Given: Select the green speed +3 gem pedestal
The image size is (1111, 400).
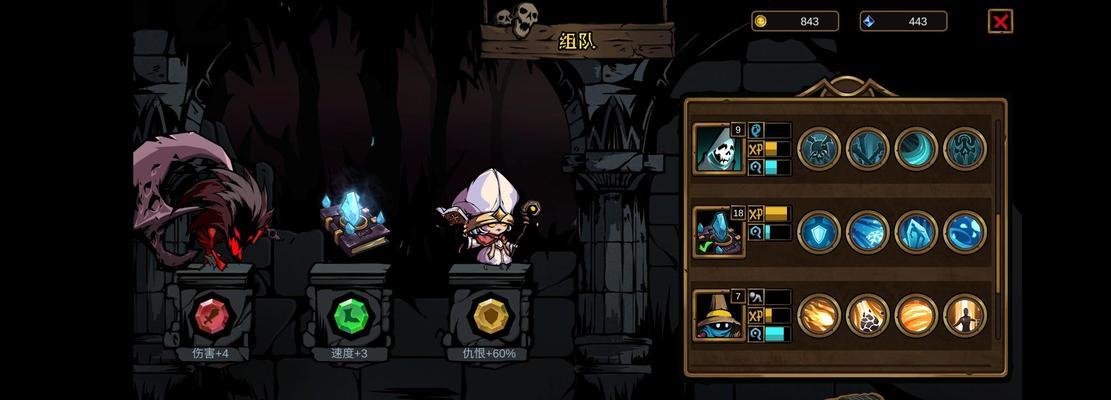Looking at the screenshot, I should pyautogui.click(x=349, y=317).
